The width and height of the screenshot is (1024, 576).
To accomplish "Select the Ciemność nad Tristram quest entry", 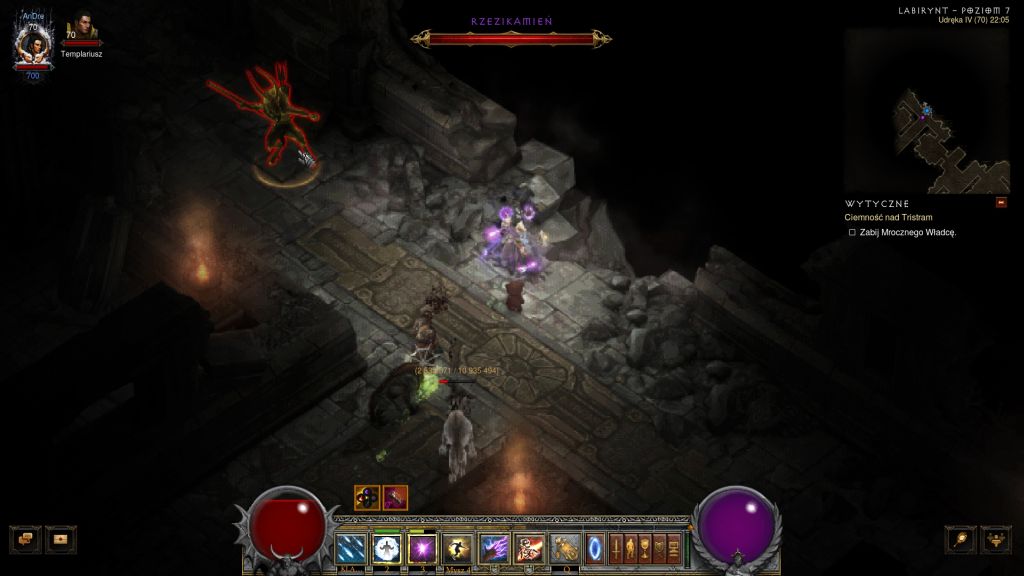I will [889, 217].
